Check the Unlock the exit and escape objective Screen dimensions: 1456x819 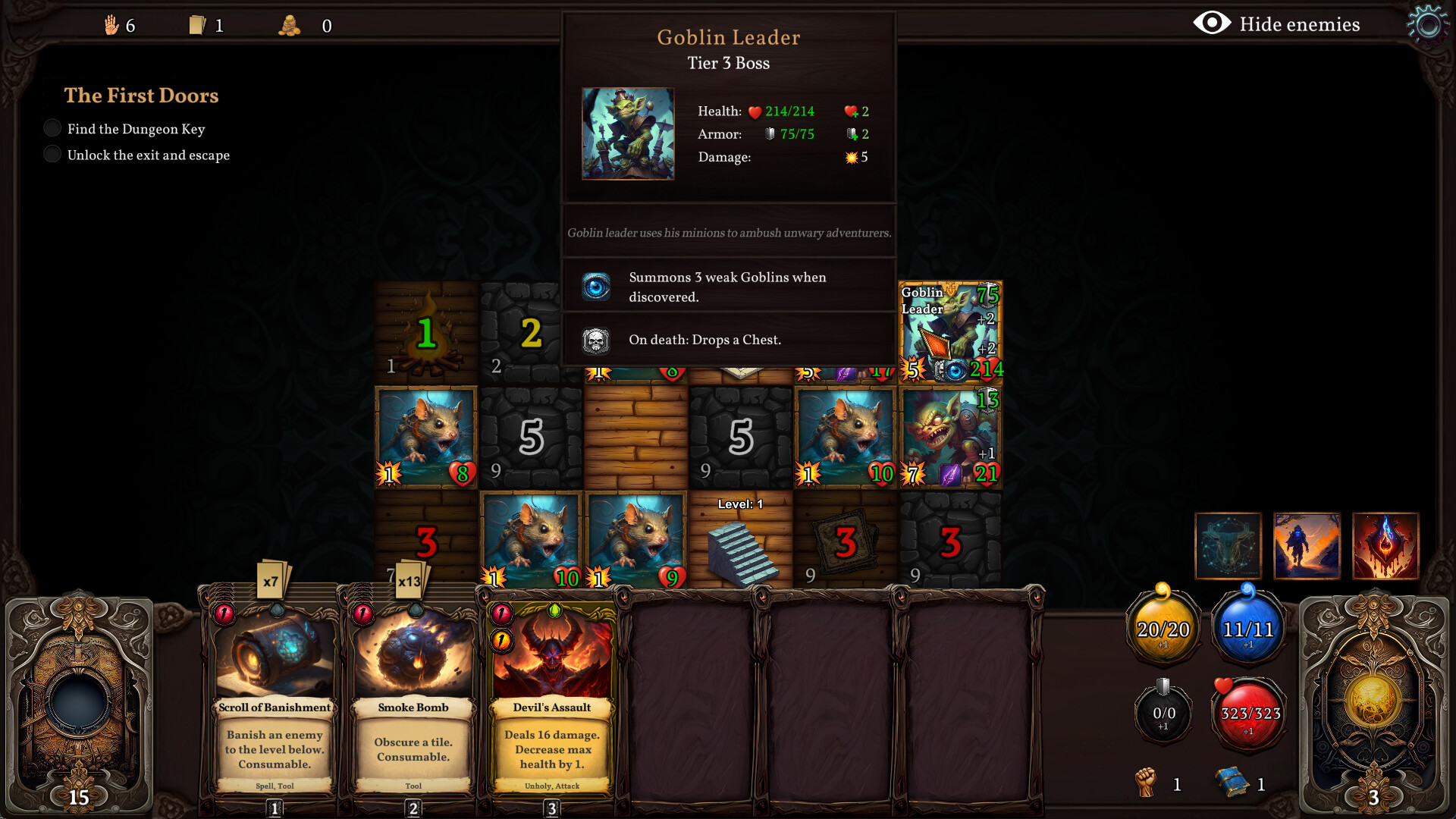tap(52, 153)
